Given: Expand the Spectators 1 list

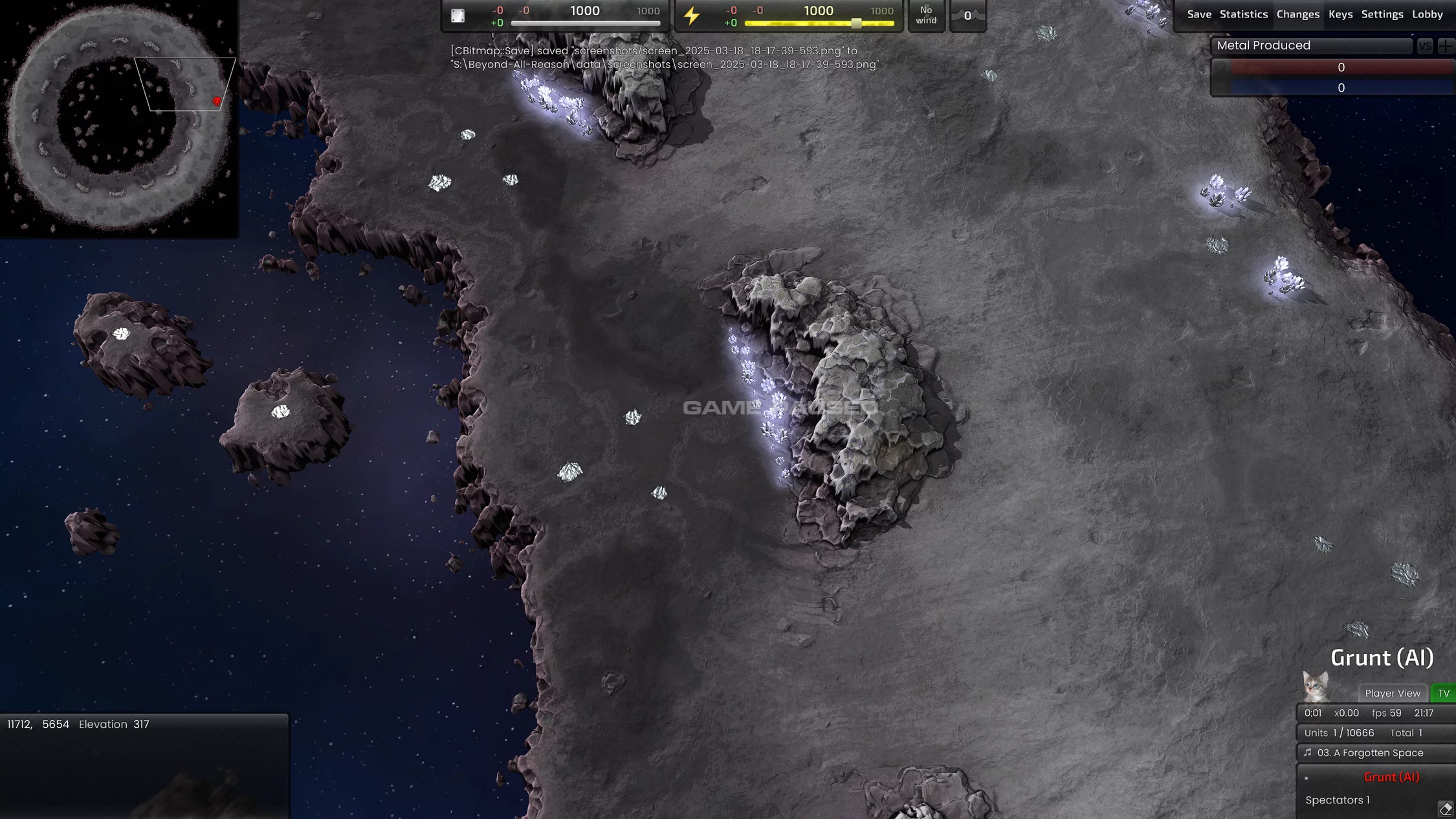Looking at the screenshot, I should coord(1337,800).
